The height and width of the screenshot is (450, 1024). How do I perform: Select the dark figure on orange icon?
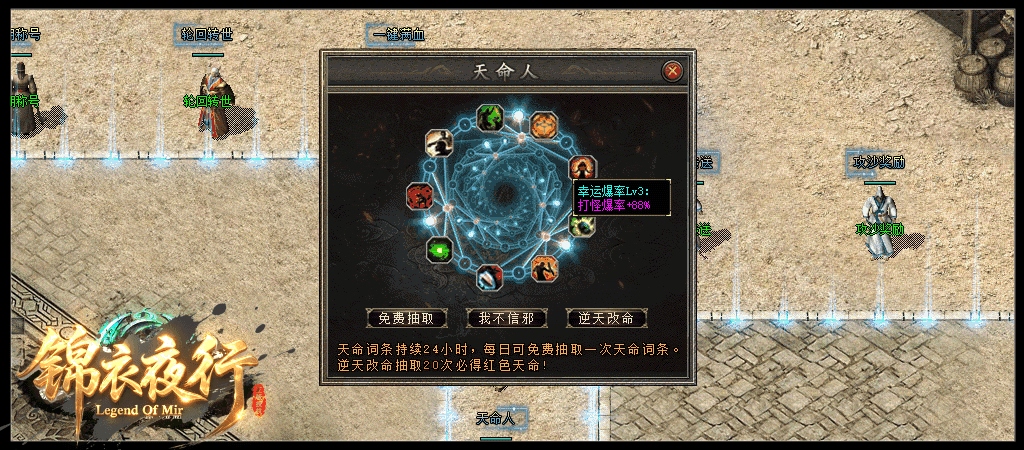tap(544, 268)
